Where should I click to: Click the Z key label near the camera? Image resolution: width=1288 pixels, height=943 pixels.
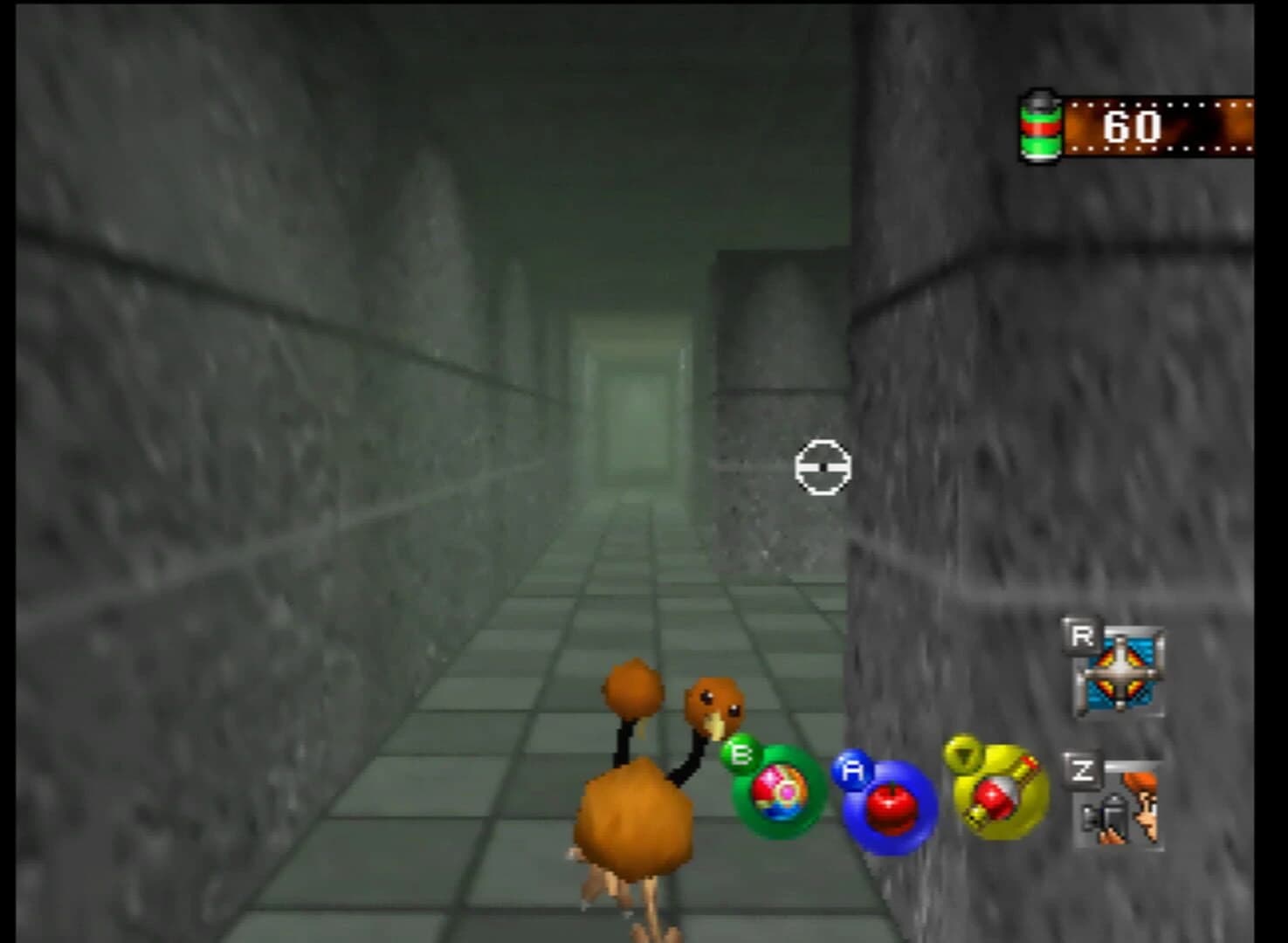1083,770
